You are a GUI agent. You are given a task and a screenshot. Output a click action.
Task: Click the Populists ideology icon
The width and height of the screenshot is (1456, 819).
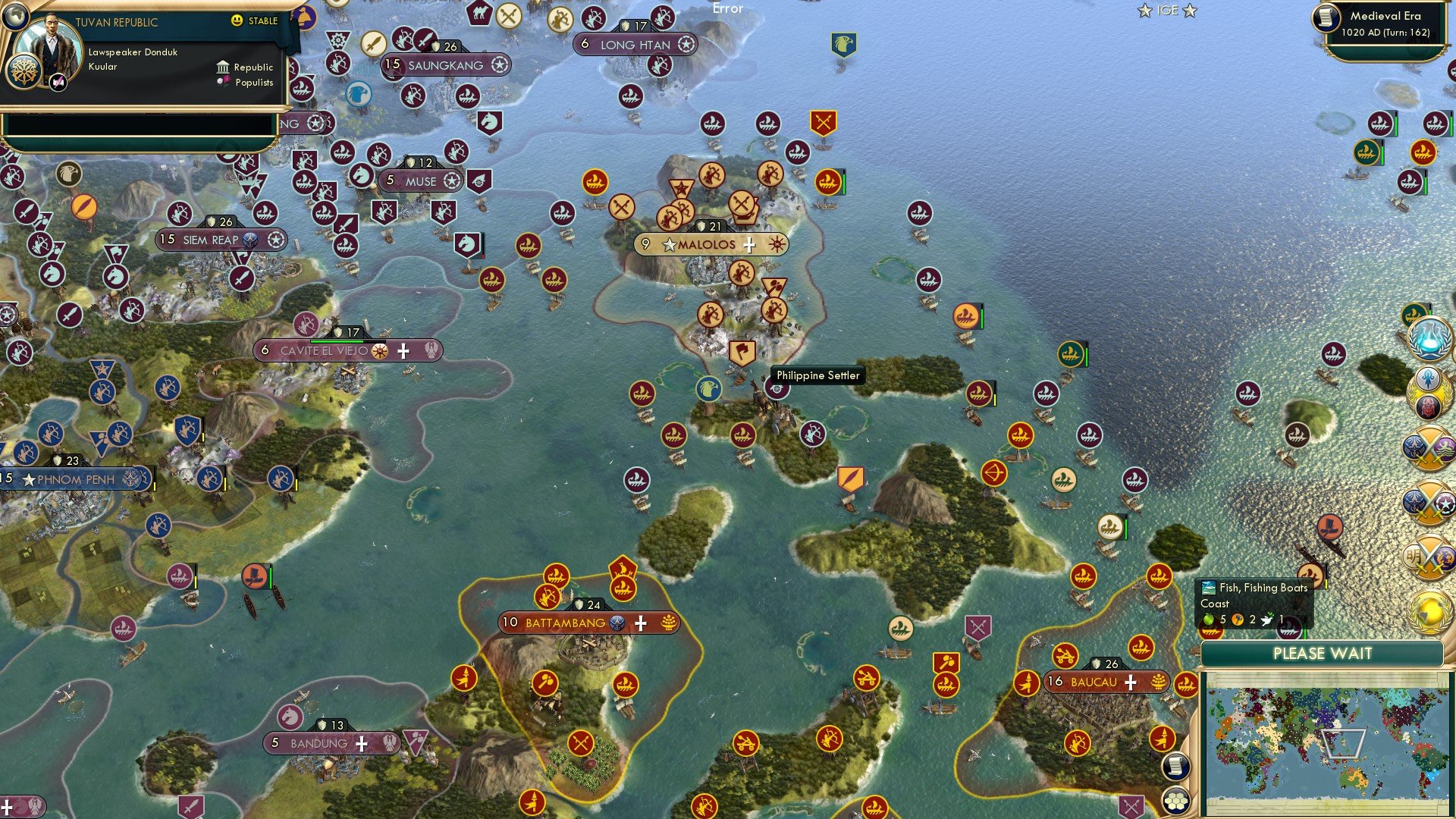tap(224, 85)
